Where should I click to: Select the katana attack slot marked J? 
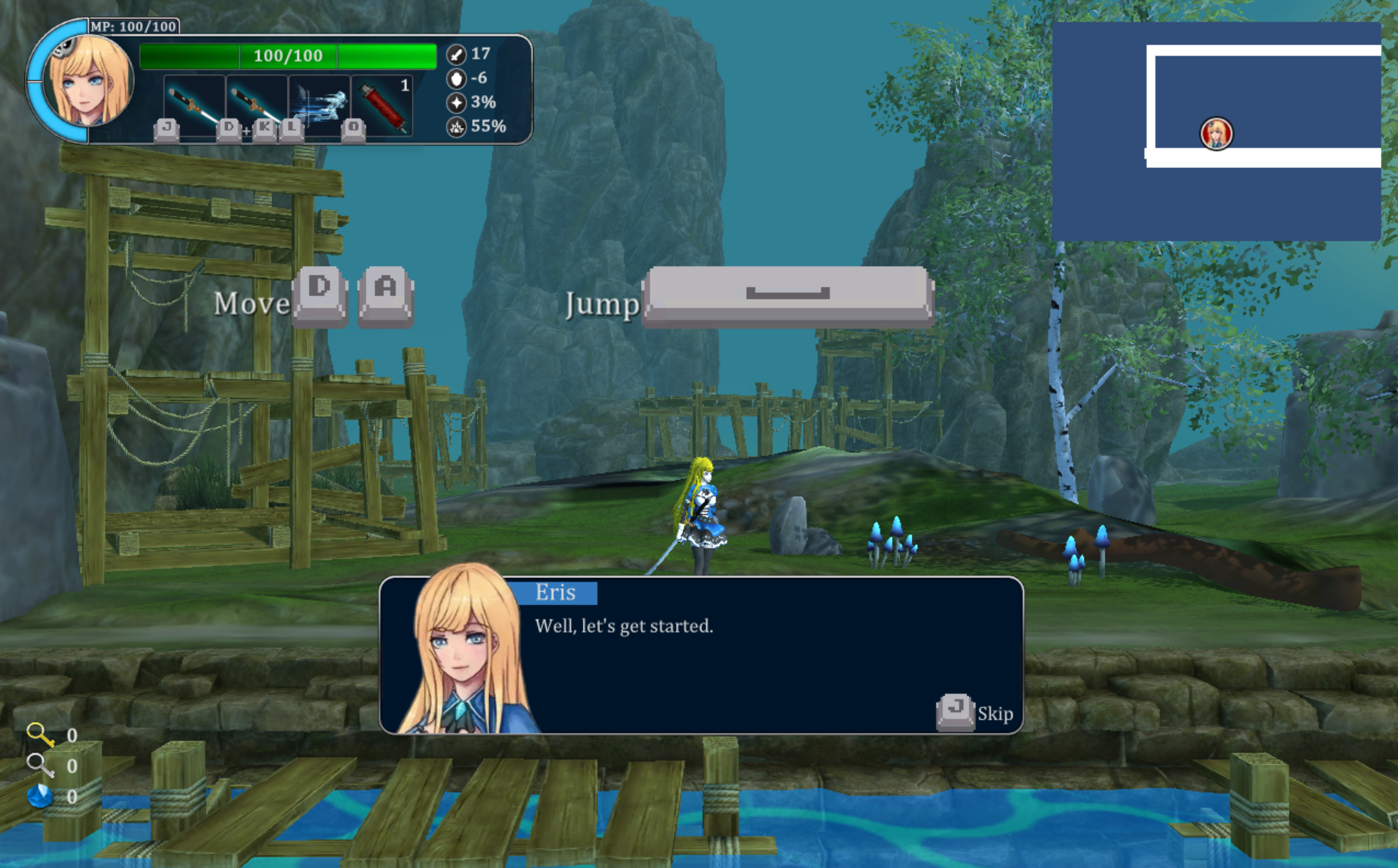pyautogui.click(x=192, y=105)
